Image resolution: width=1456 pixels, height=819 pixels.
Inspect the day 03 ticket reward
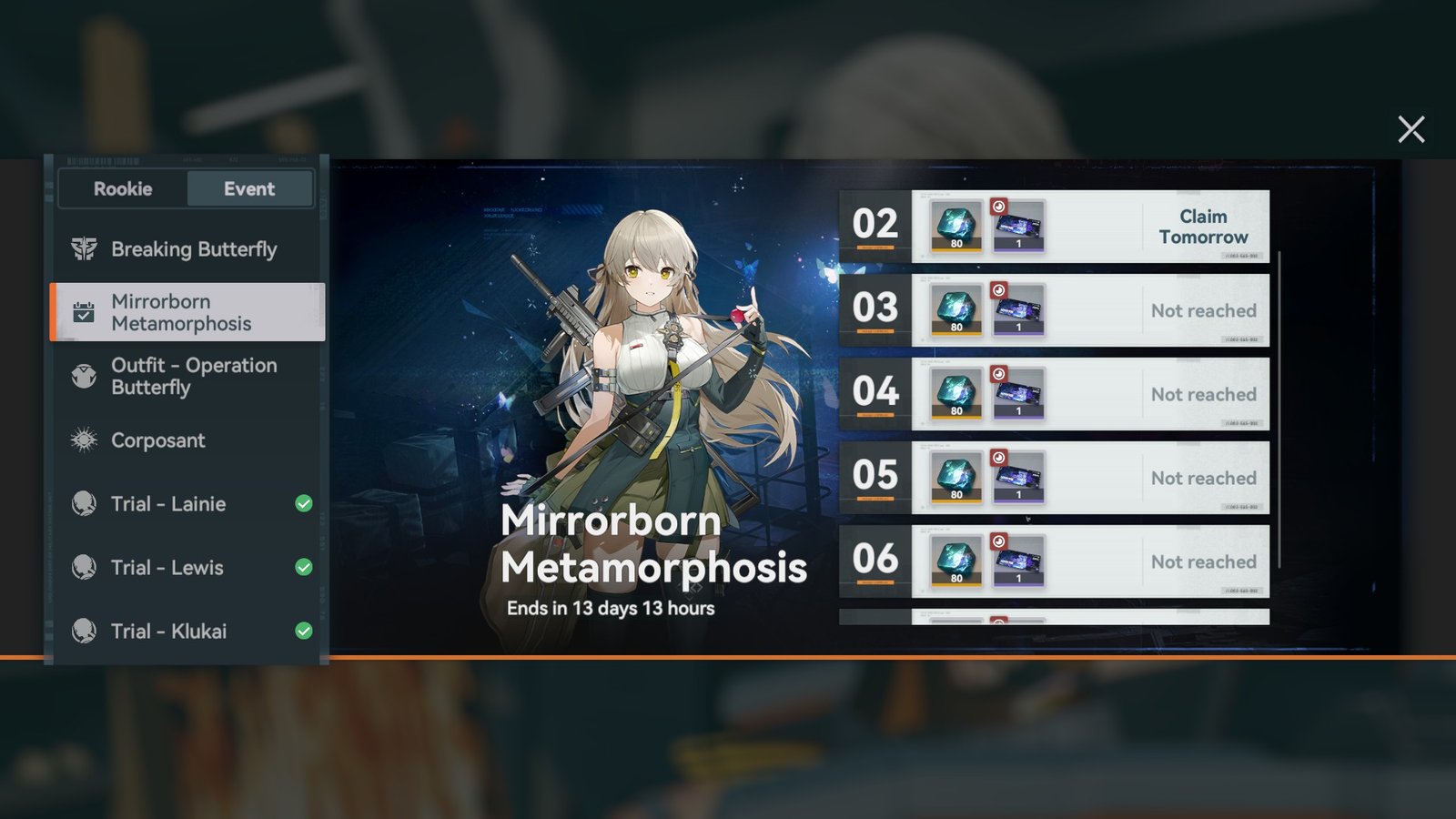point(1017,310)
